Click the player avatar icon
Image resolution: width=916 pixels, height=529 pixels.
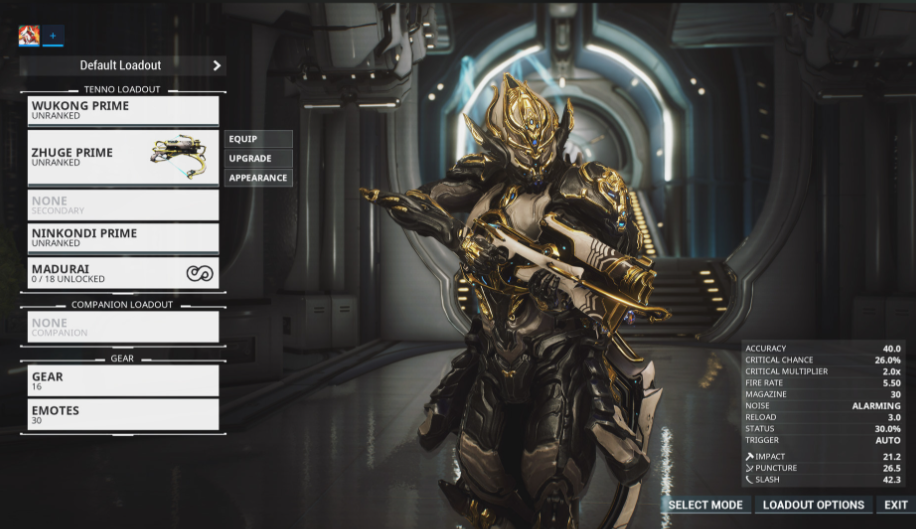tap(29, 36)
